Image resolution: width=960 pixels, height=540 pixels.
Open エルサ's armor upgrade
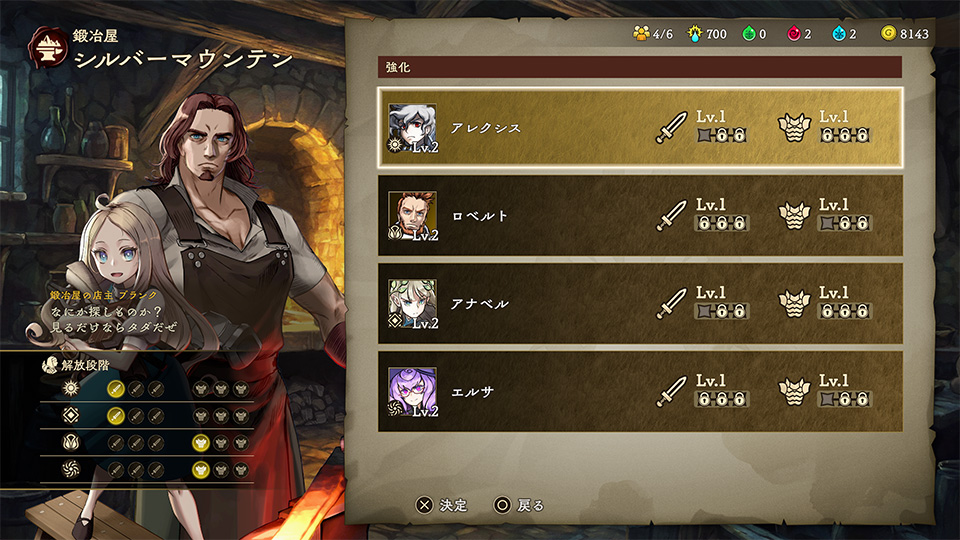pyautogui.click(x=793, y=391)
